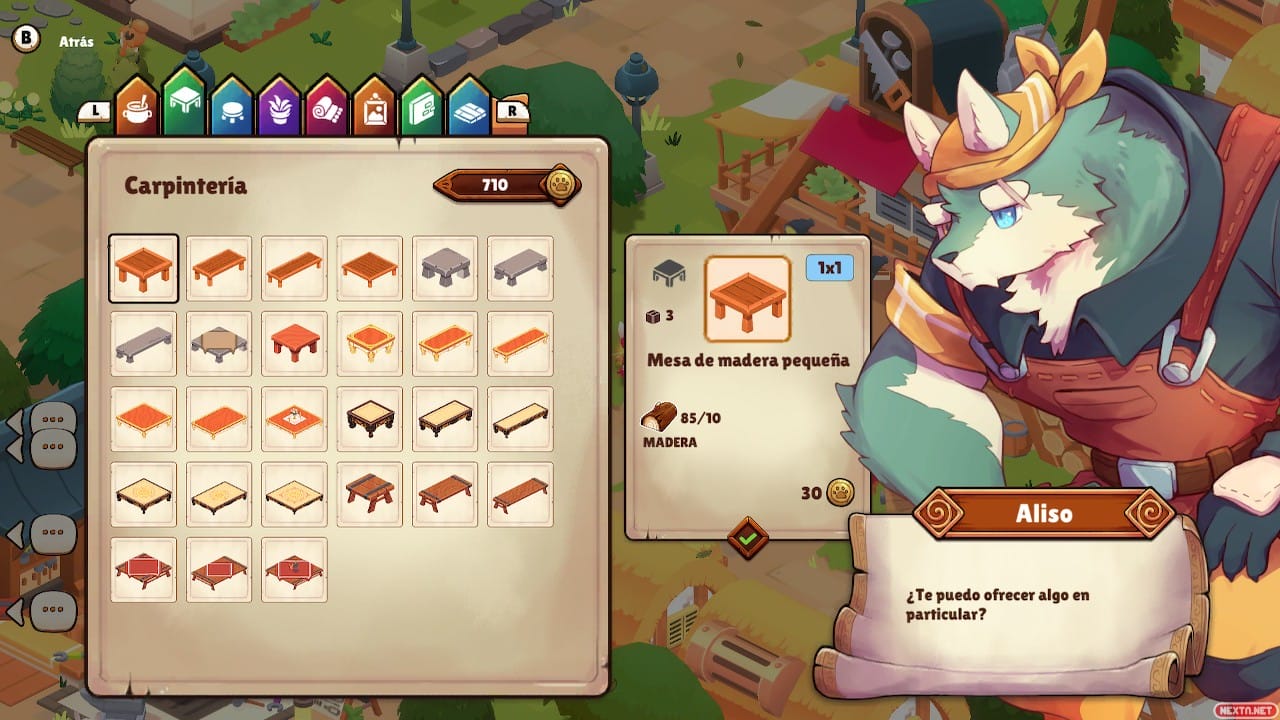Pick the red-cloth table with dark ornament
1280x720 pixels.
pyautogui.click(x=294, y=570)
